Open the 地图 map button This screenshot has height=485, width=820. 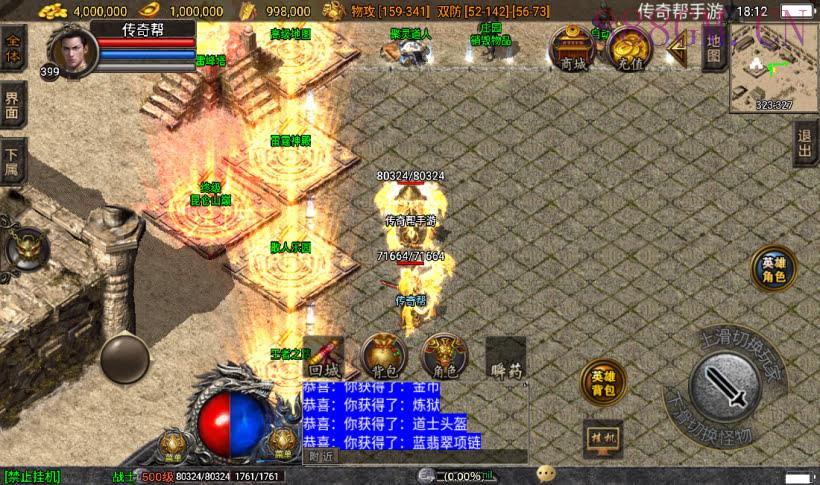click(713, 46)
